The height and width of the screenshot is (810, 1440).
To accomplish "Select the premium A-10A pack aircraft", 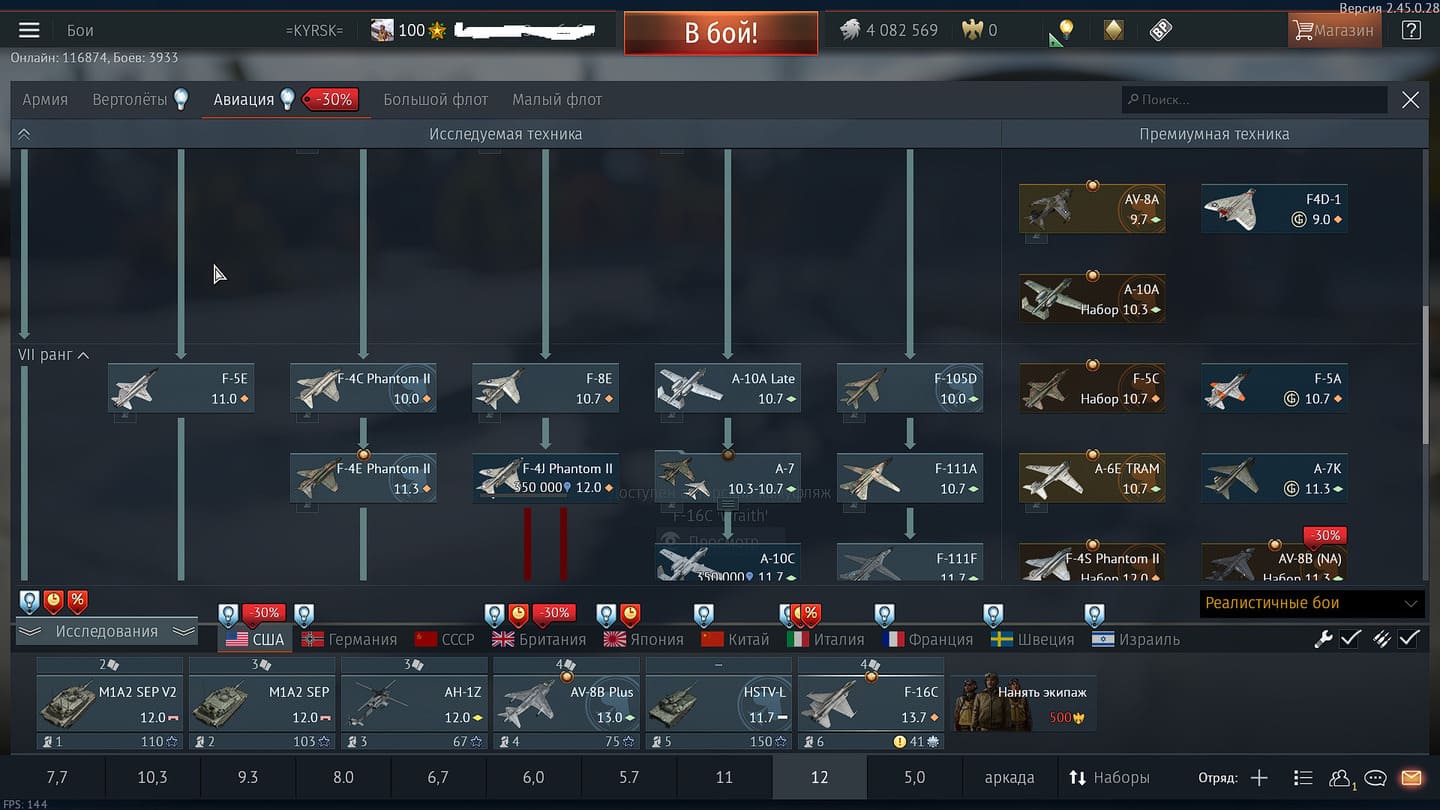I will (1092, 299).
